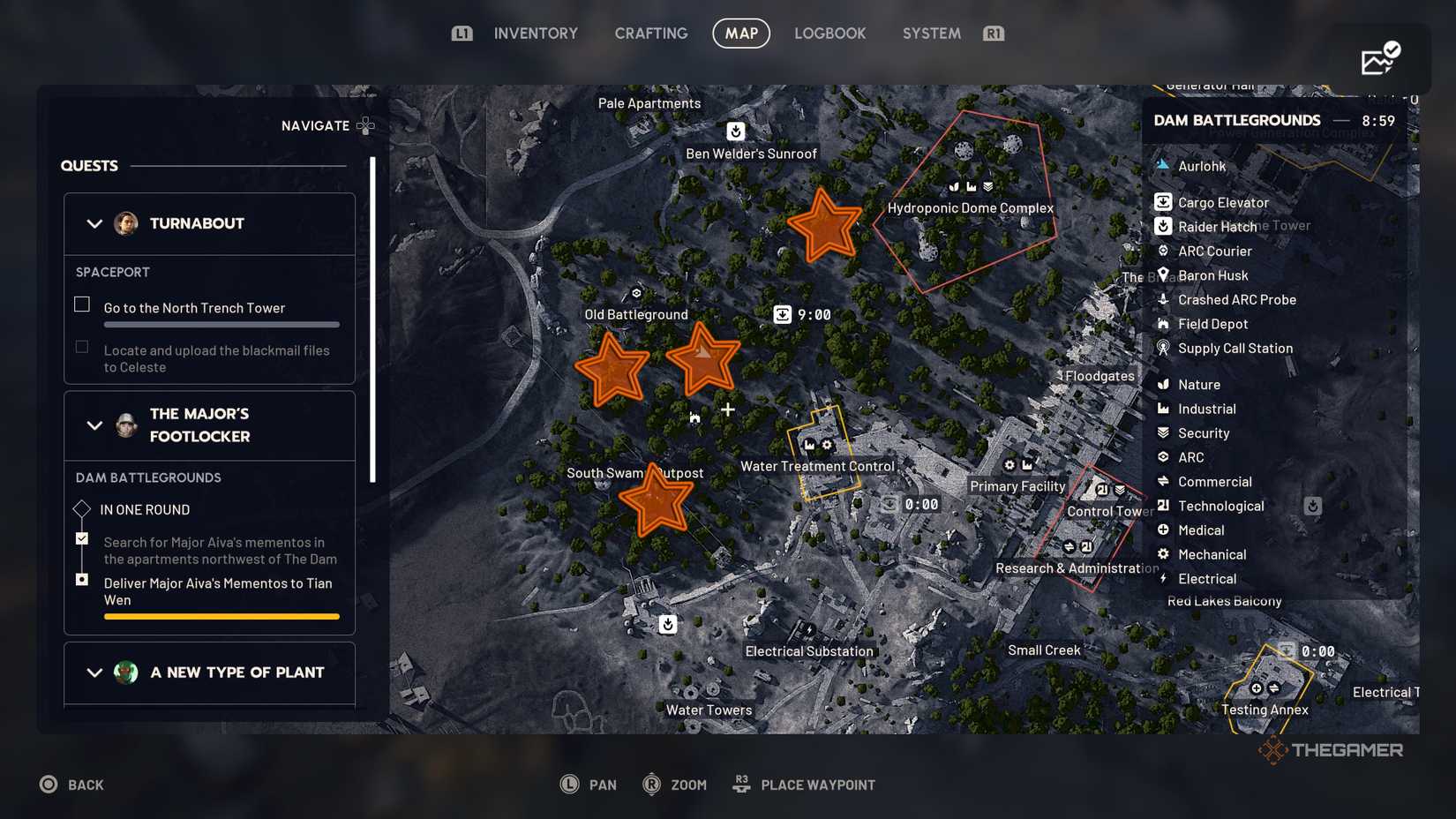Screen dimensions: 1456x819
Task: Click the Deliver Mementos progress bar
Action: point(221,616)
